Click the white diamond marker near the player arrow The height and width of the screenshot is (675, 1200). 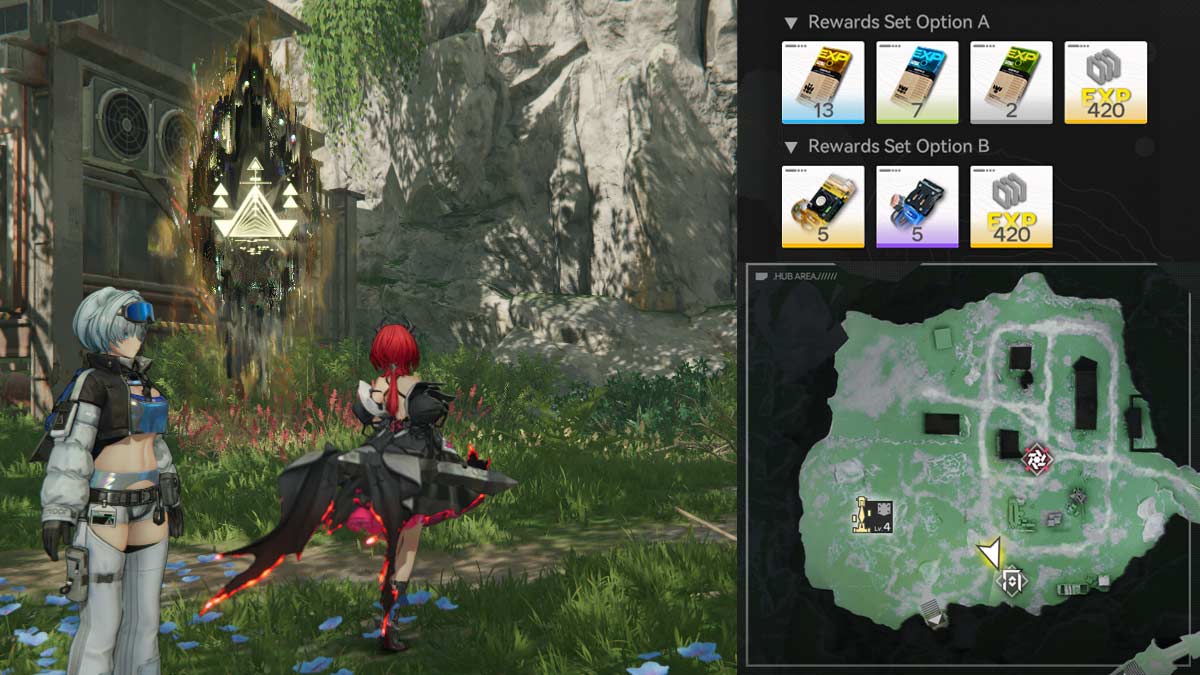[1013, 580]
